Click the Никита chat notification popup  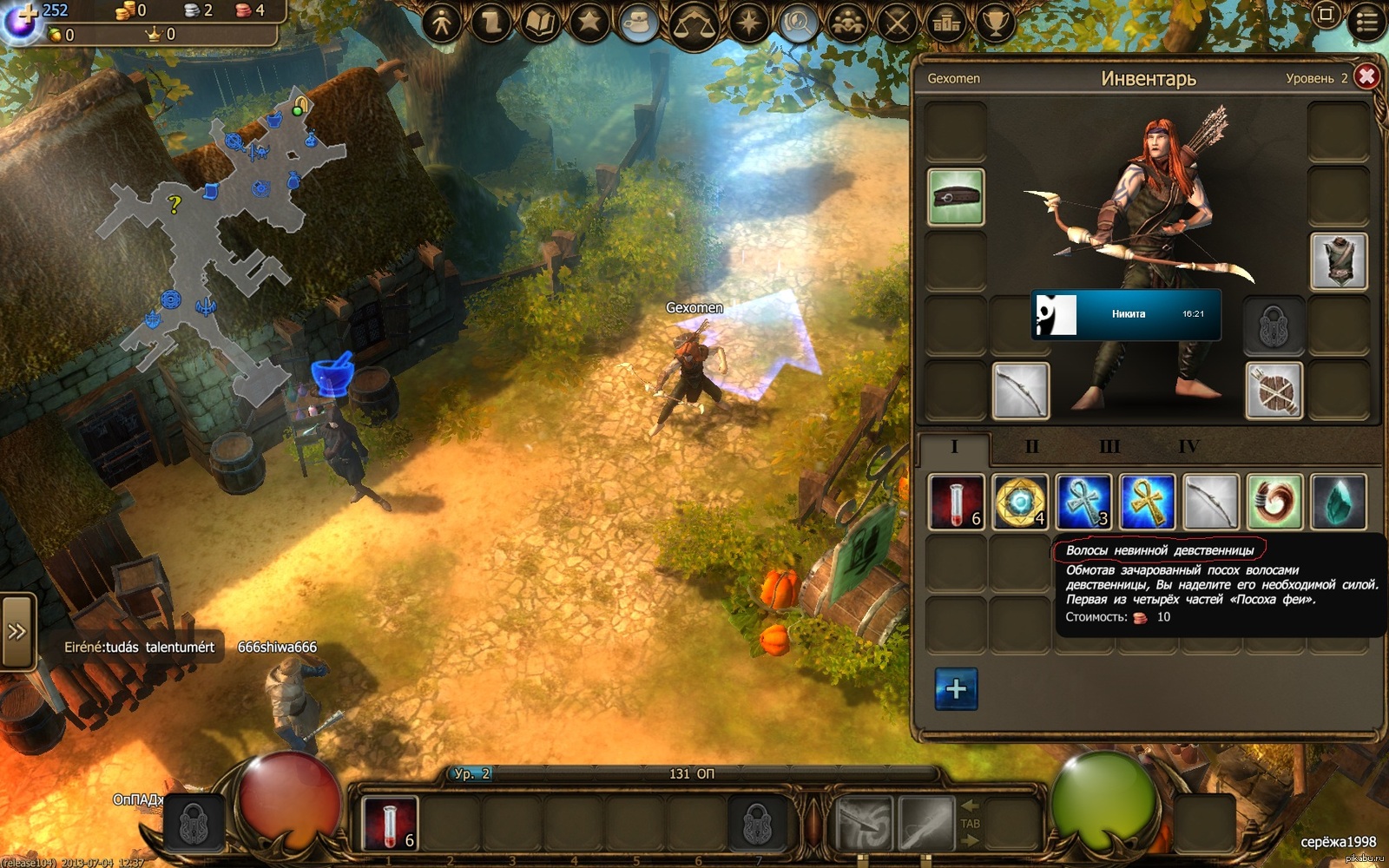(1126, 314)
